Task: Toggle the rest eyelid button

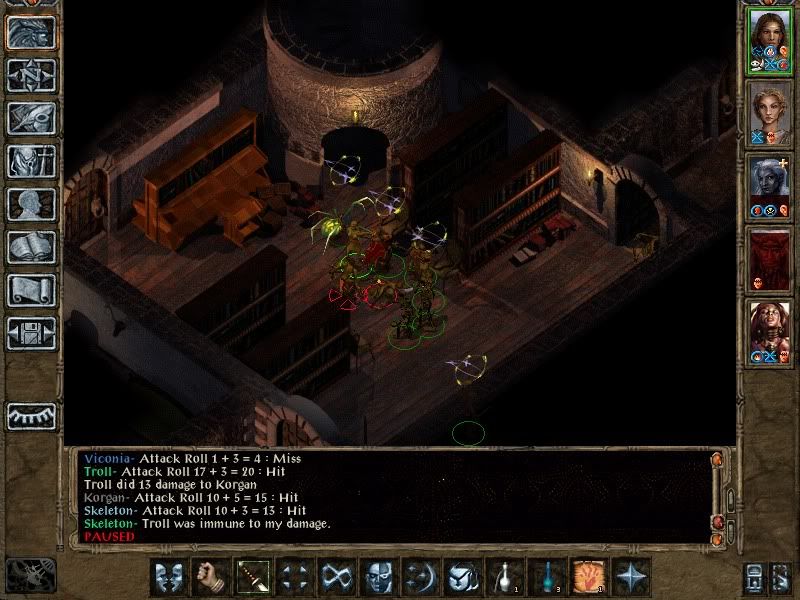Action: [x=31, y=416]
